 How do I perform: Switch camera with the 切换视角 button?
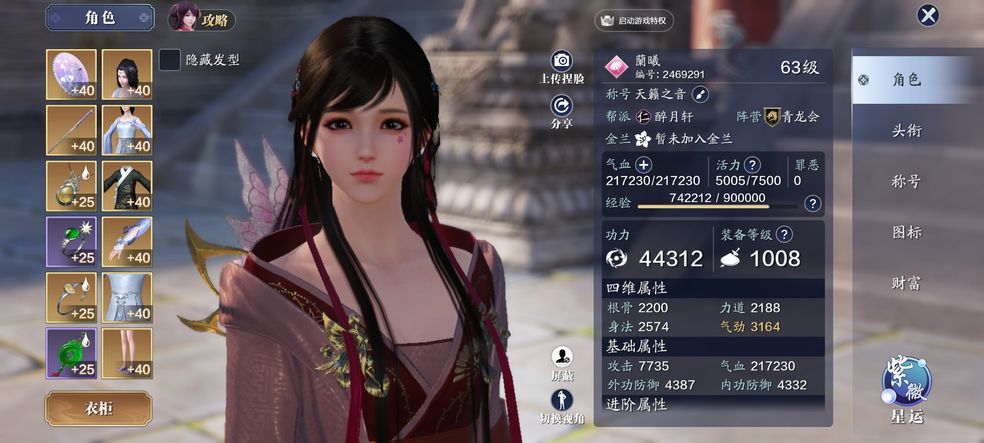(562, 400)
